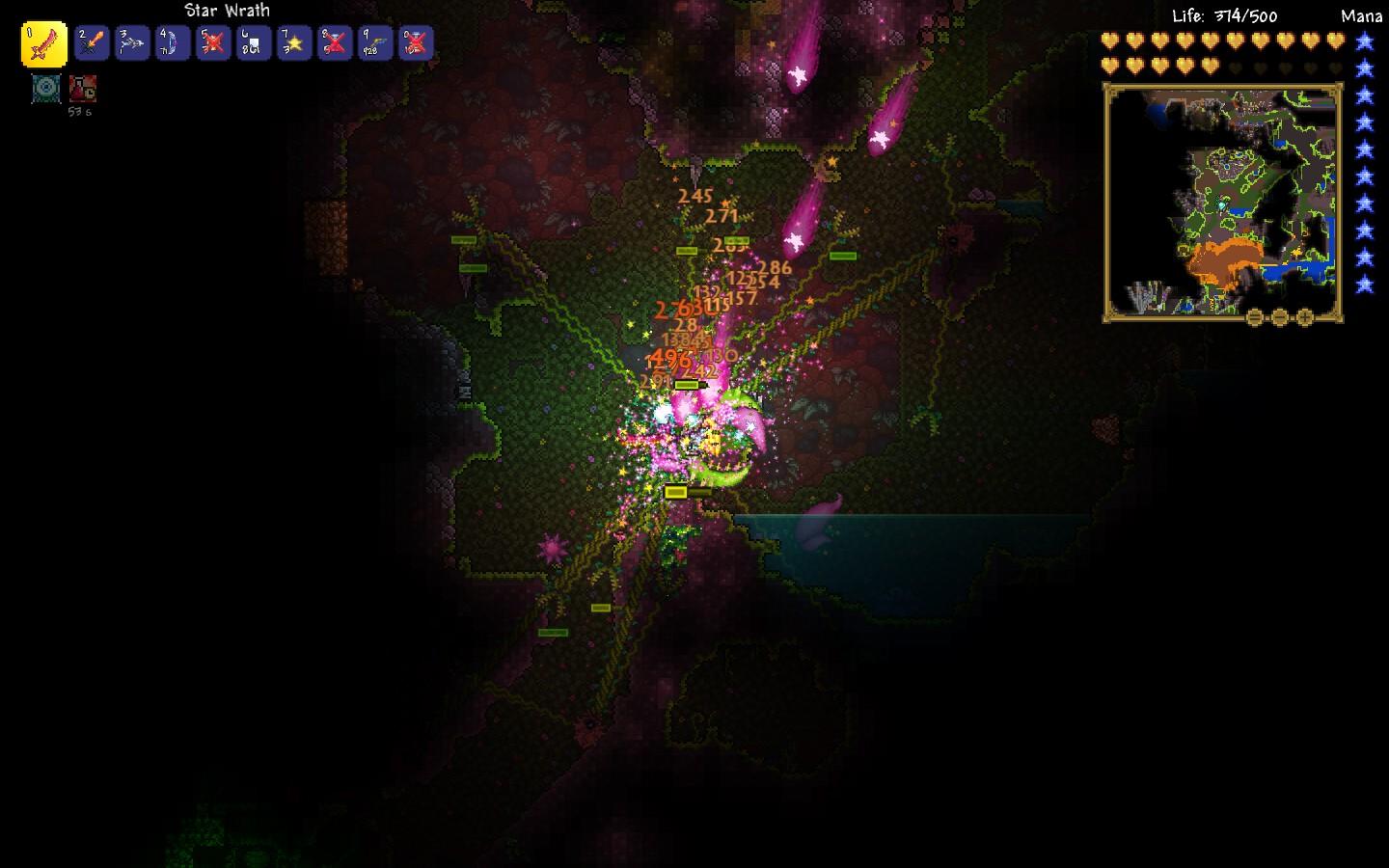This screenshot has height=868, width=1389.
Task: Click the Potion Sickness debuff icon
Action: (83, 89)
